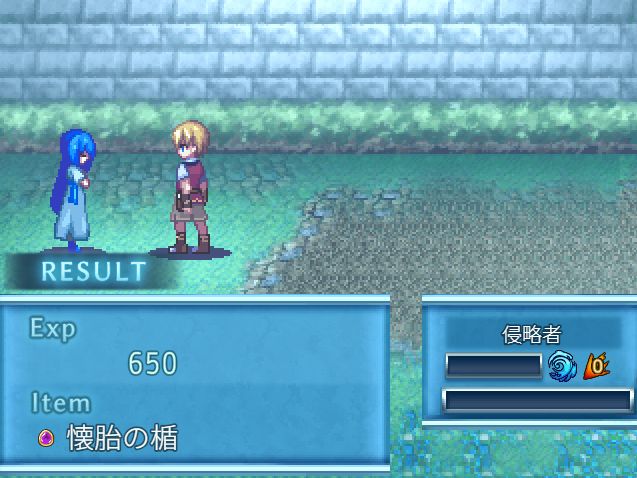Click the orange claw icon
The width and height of the screenshot is (637, 478).
[x=596, y=367]
